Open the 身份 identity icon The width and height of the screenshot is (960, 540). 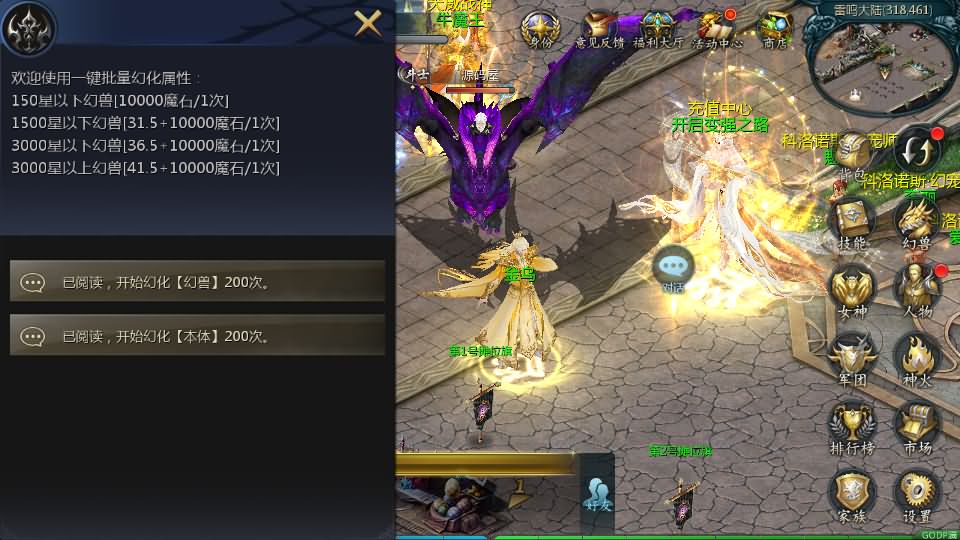[541, 29]
